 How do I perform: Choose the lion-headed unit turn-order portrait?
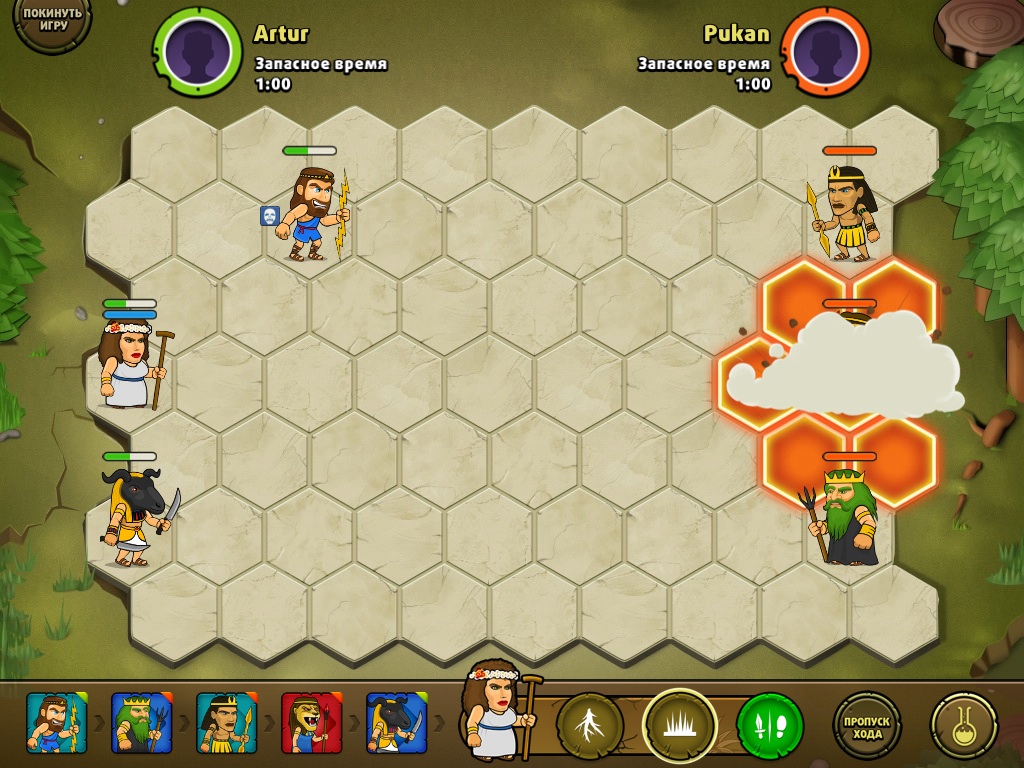(x=311, y=723)
